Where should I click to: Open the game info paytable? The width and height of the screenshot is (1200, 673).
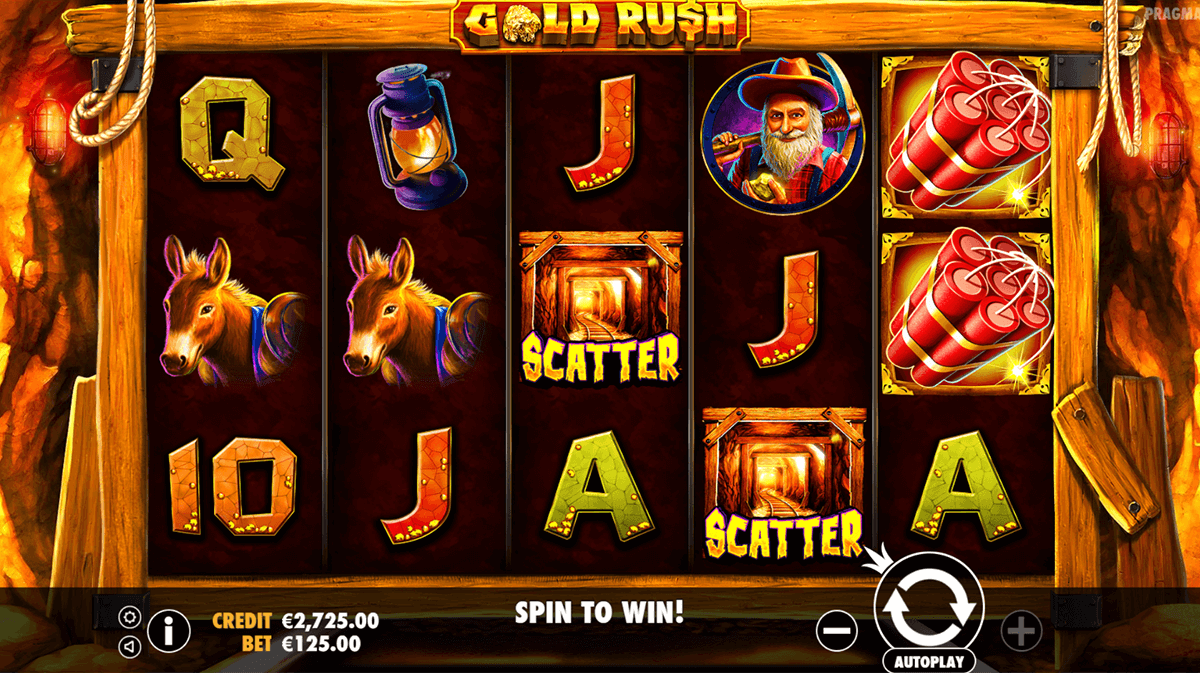point(169,630)
